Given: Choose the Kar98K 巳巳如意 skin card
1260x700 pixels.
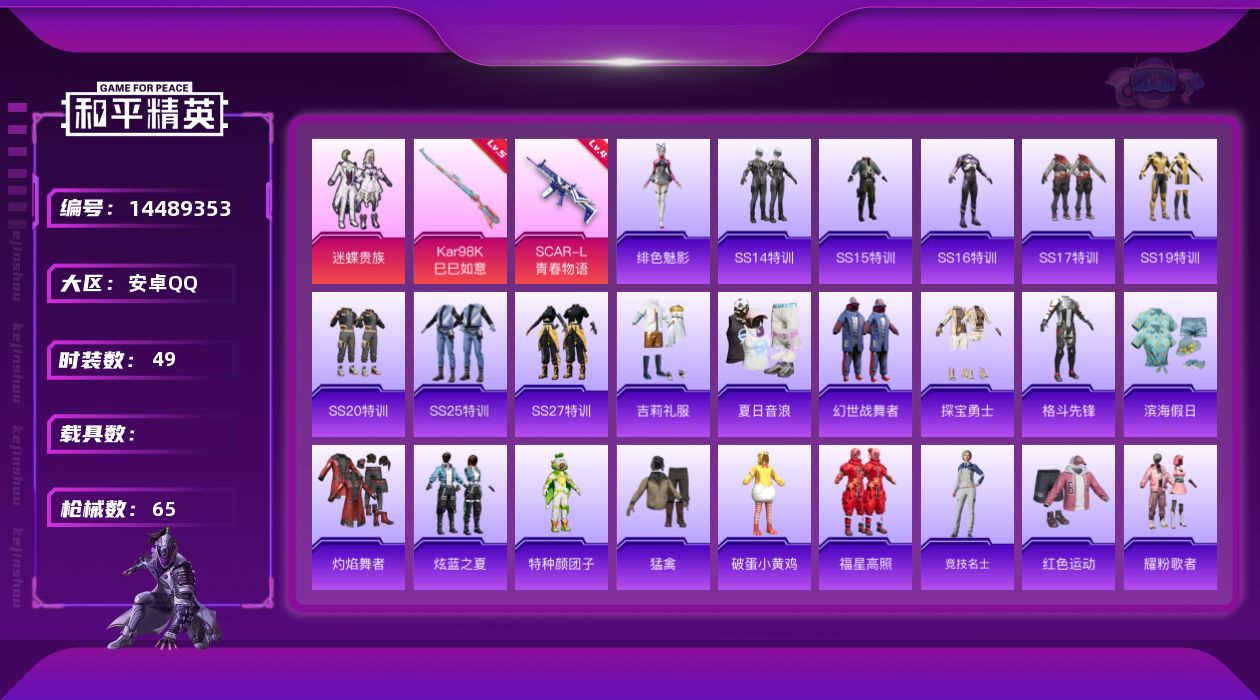Looking at the screenshot, I should tap(460, 211).
